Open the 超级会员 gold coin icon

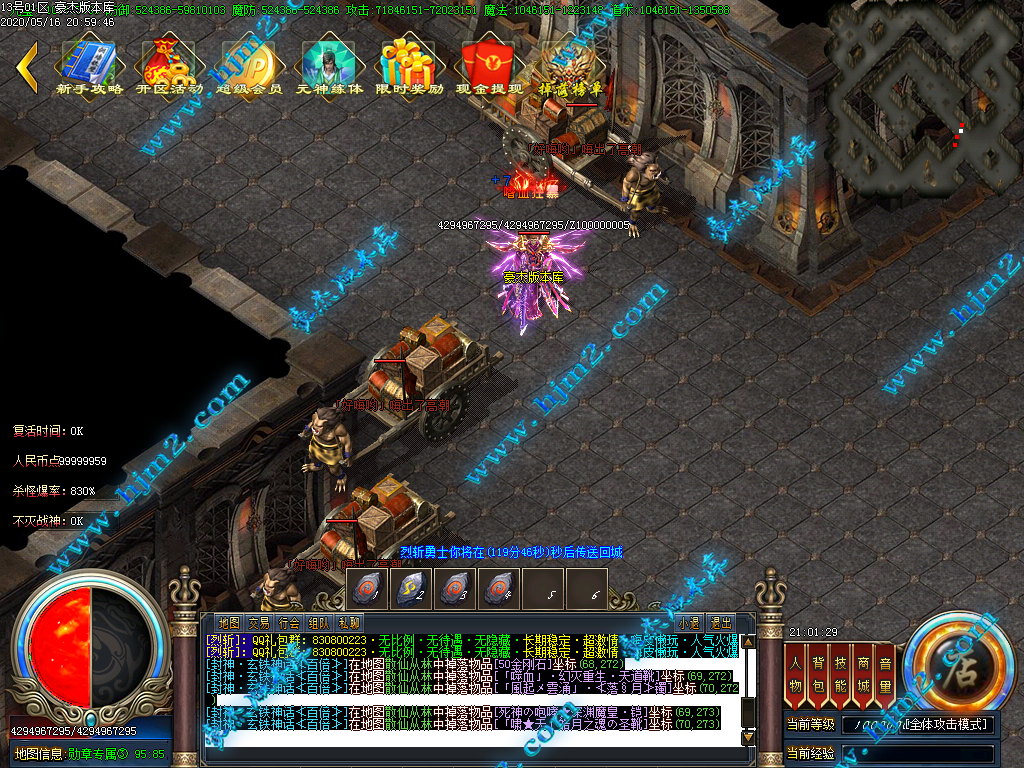[x=249, y=65]
